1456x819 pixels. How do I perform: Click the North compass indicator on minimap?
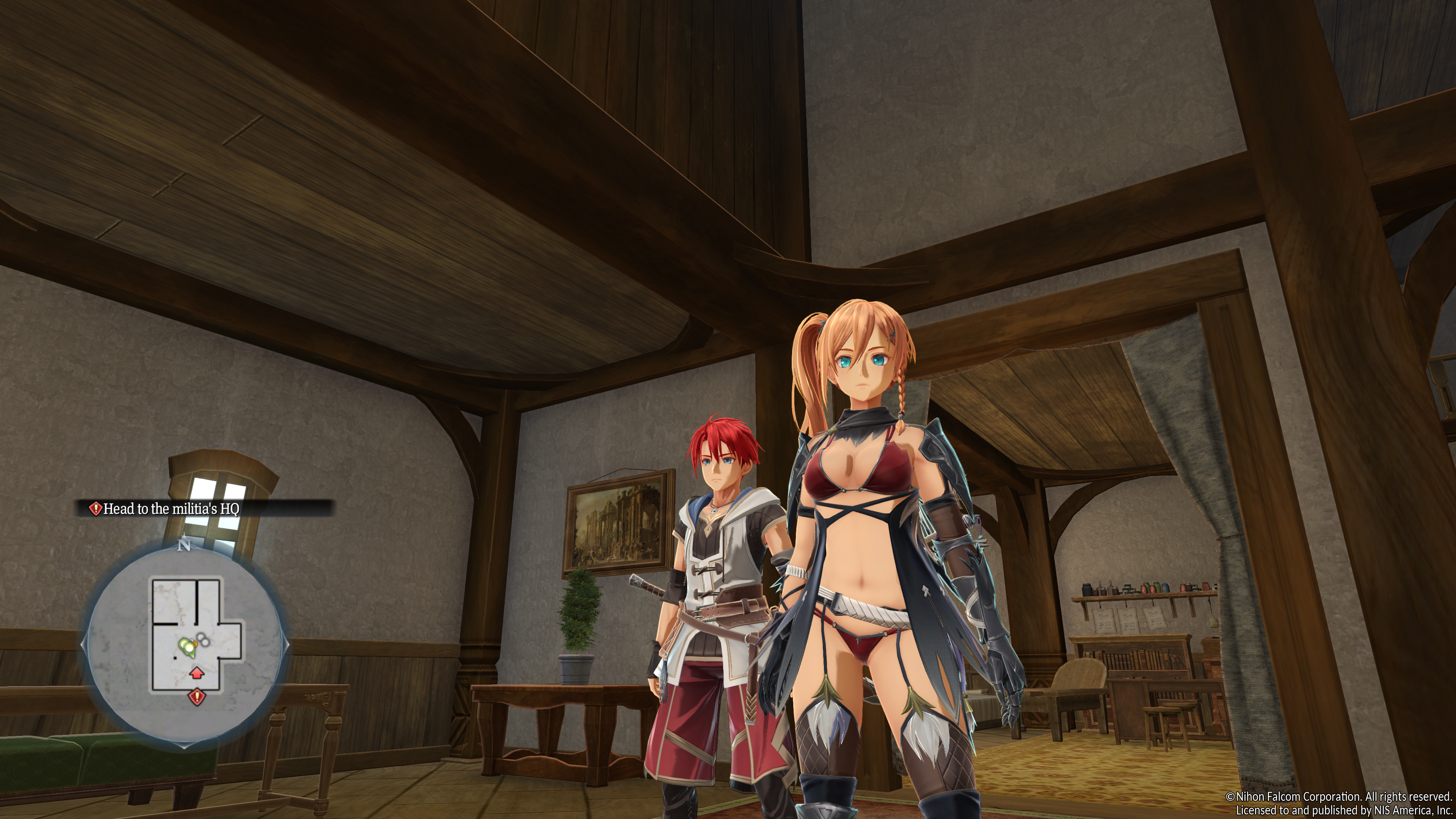tap(184, 546)
